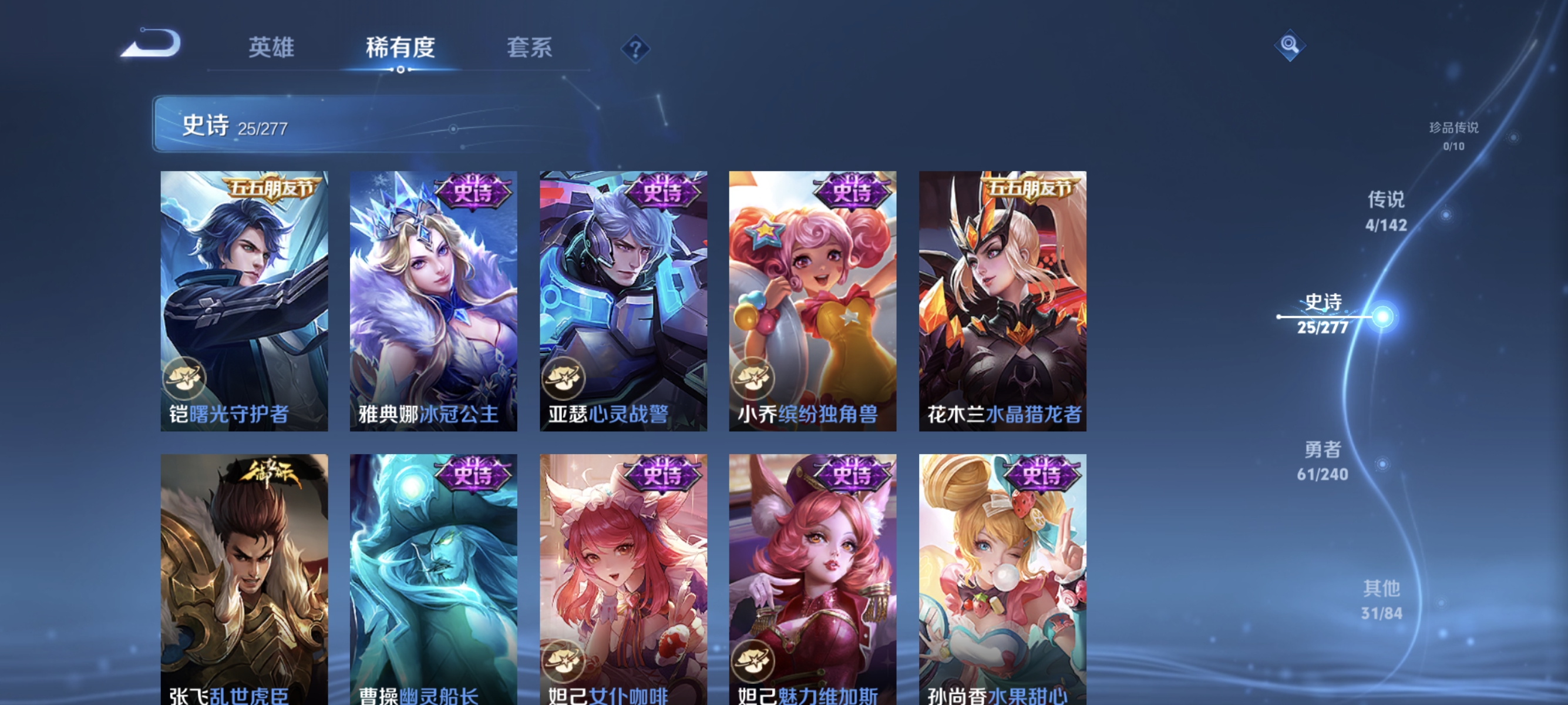Open the search icon in the top right
Screen dimensions: 1568x705
[x=1289, y=44]
